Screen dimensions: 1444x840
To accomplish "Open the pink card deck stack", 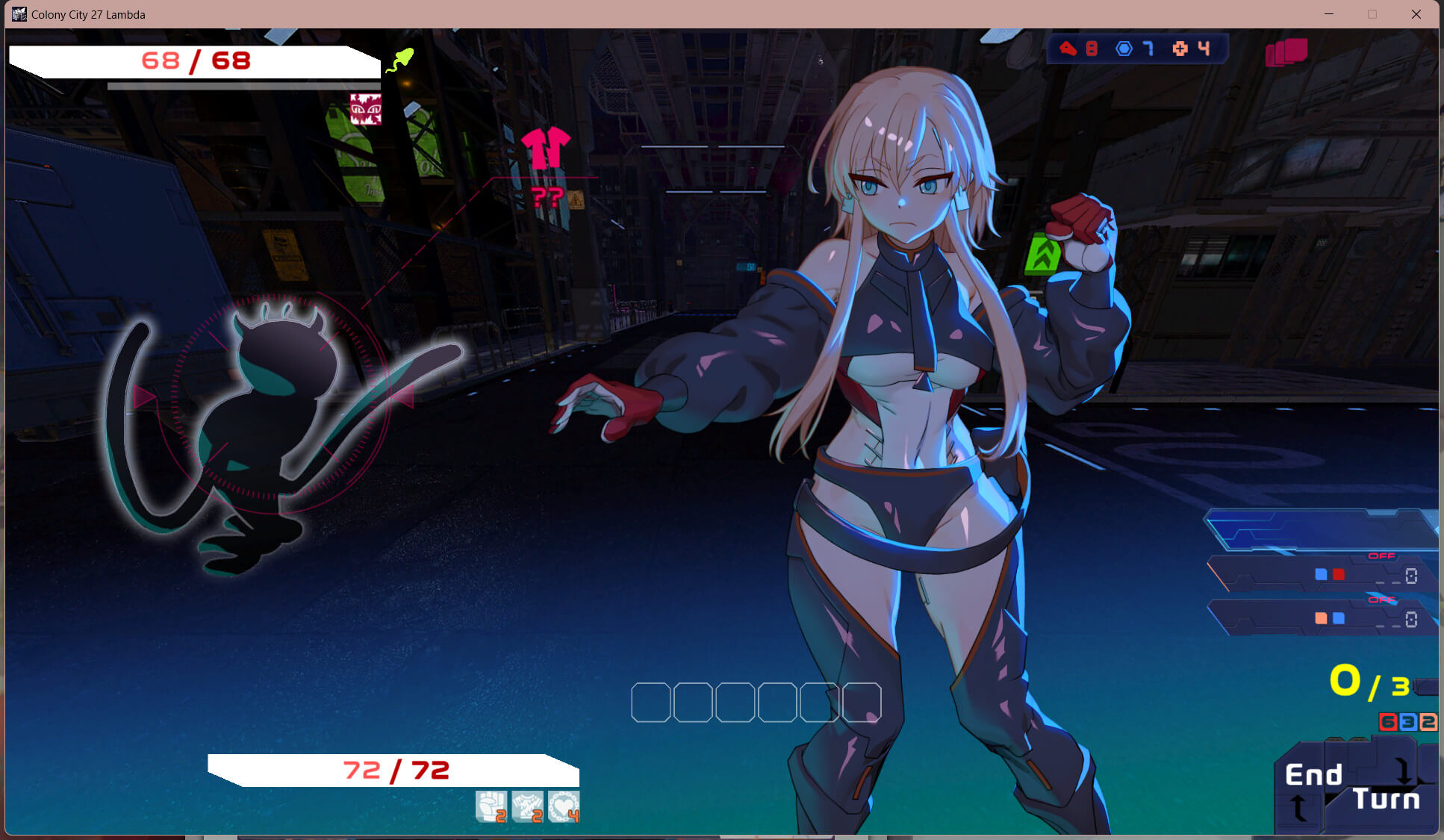I will [x=1286, y=52].
